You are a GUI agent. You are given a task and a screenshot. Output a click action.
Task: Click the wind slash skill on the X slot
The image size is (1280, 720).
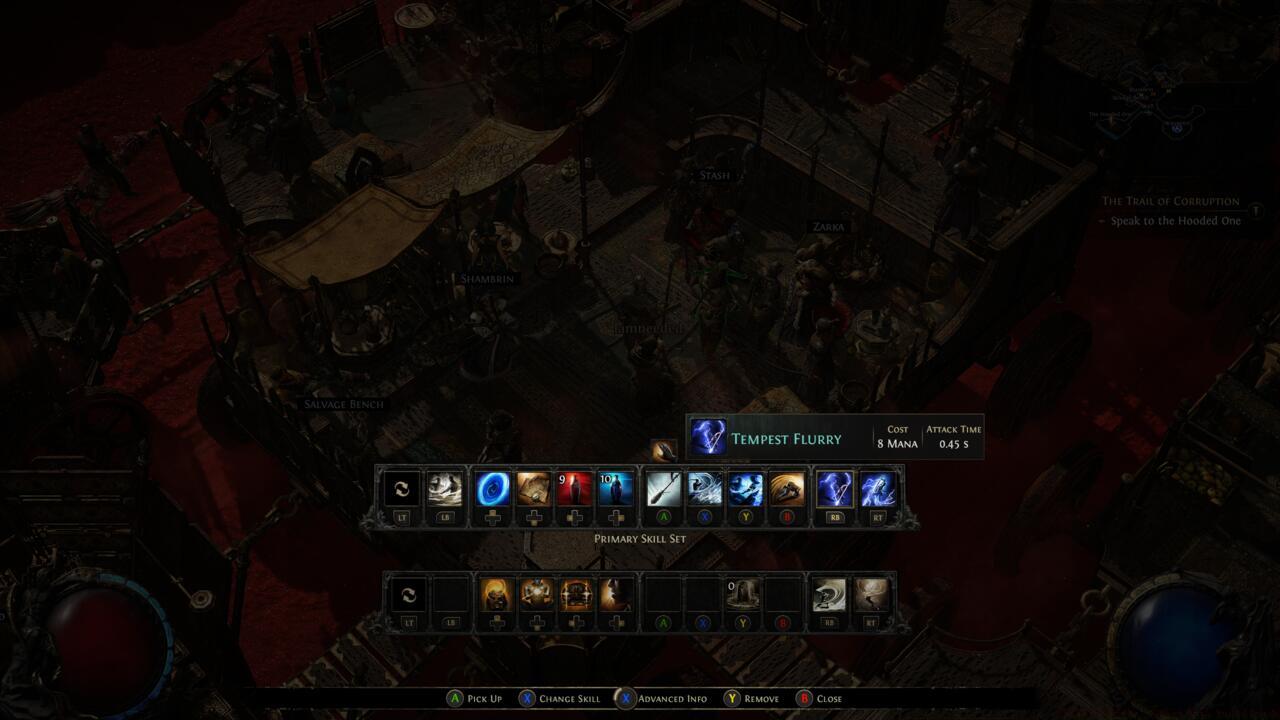[705, 490]
